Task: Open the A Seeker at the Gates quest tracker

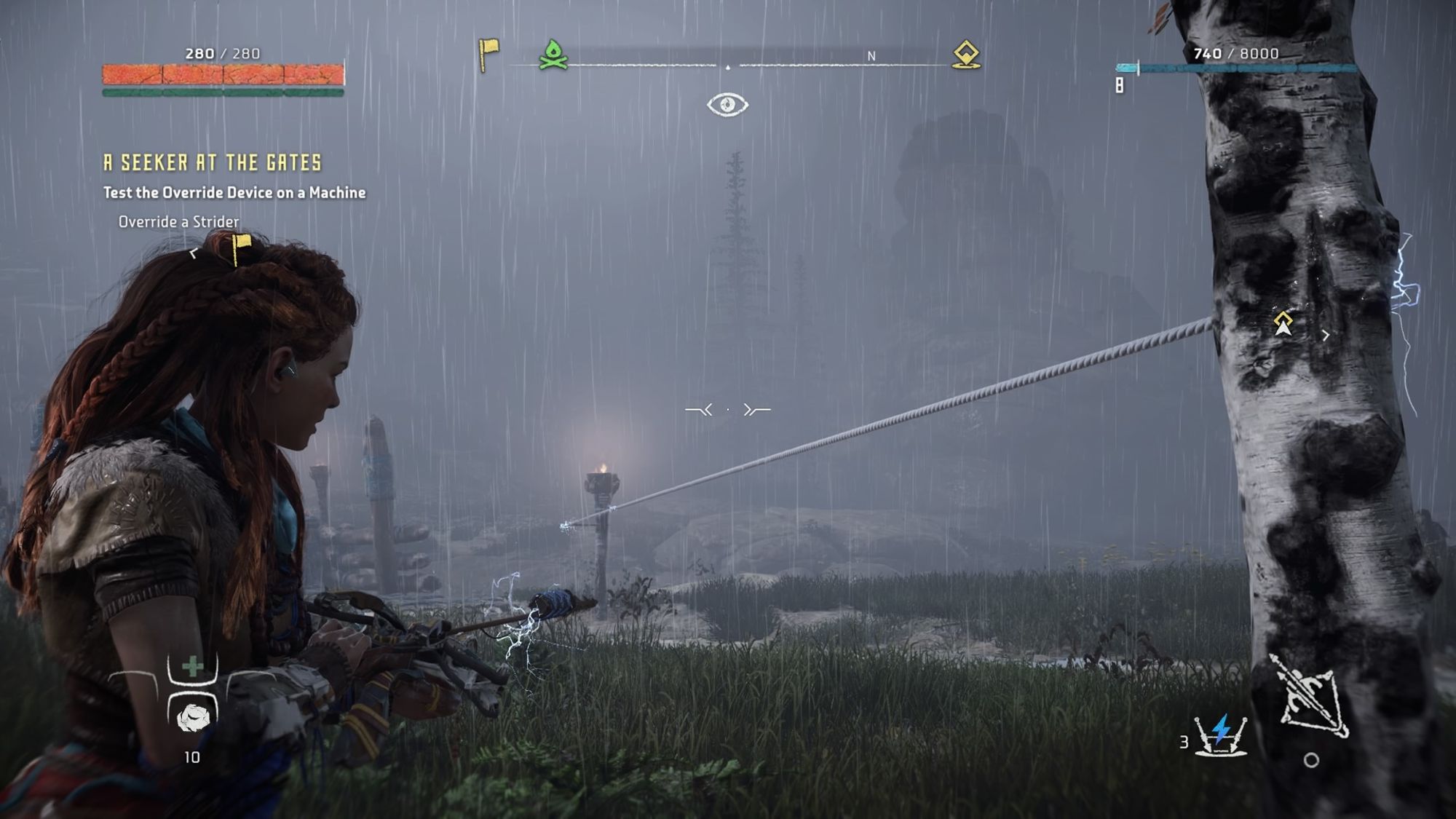Action: click(x=213, y=162)
